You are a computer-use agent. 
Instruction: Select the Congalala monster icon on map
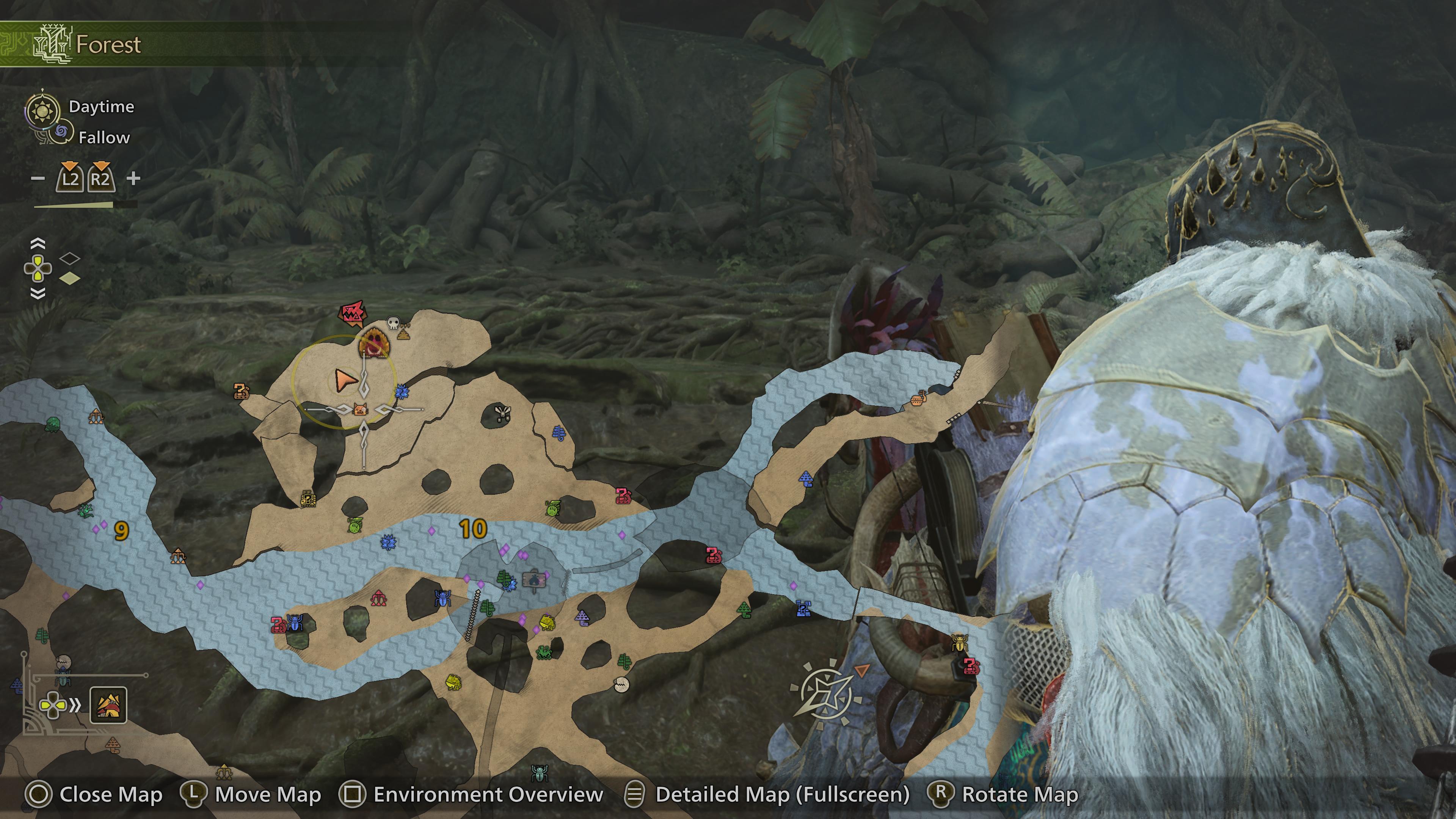pos(373,342)
